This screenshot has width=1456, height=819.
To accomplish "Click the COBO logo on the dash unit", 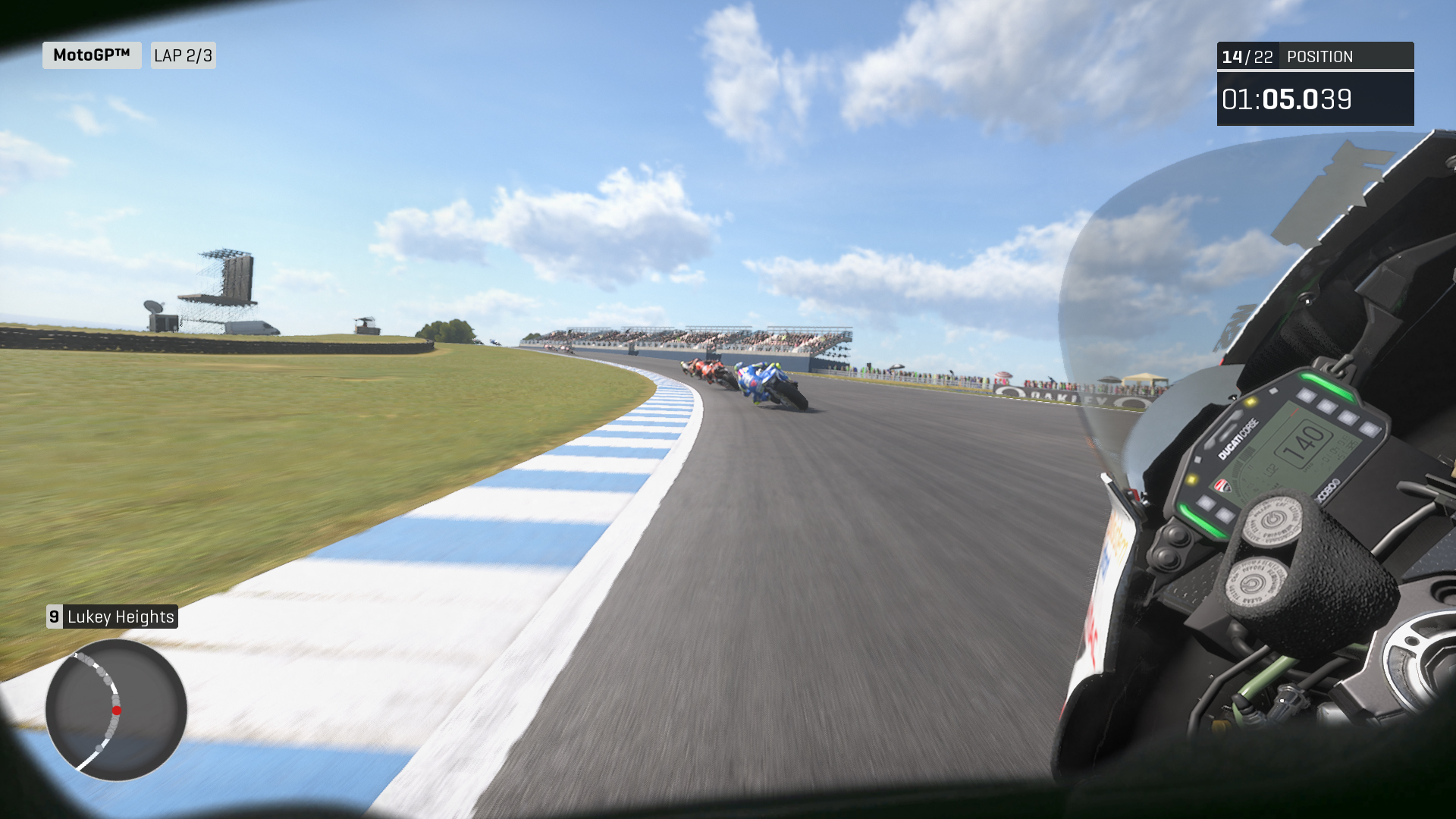I will tap(1327, 488).
